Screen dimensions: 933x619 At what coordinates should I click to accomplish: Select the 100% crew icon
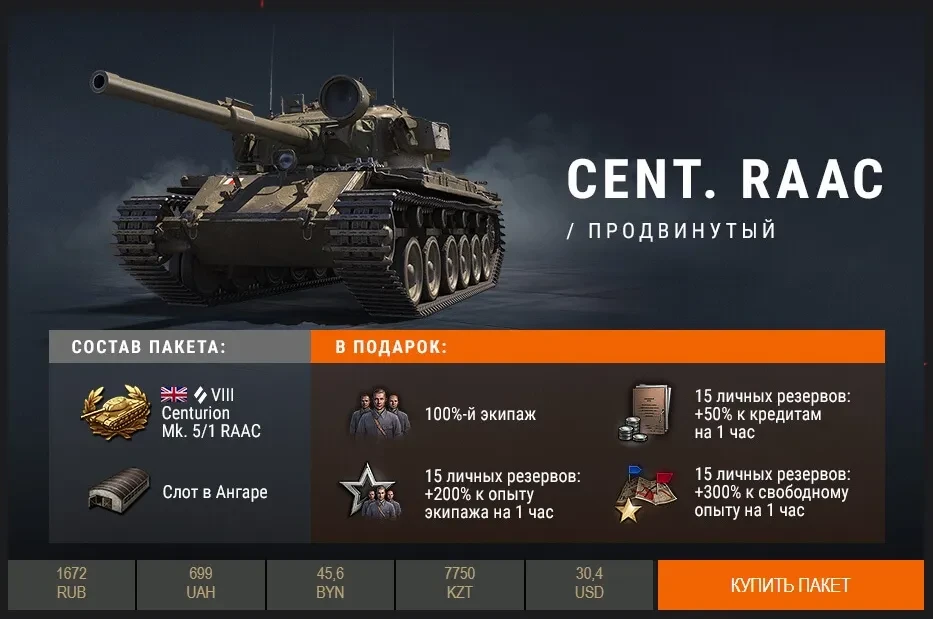click(x=379, y=413)
